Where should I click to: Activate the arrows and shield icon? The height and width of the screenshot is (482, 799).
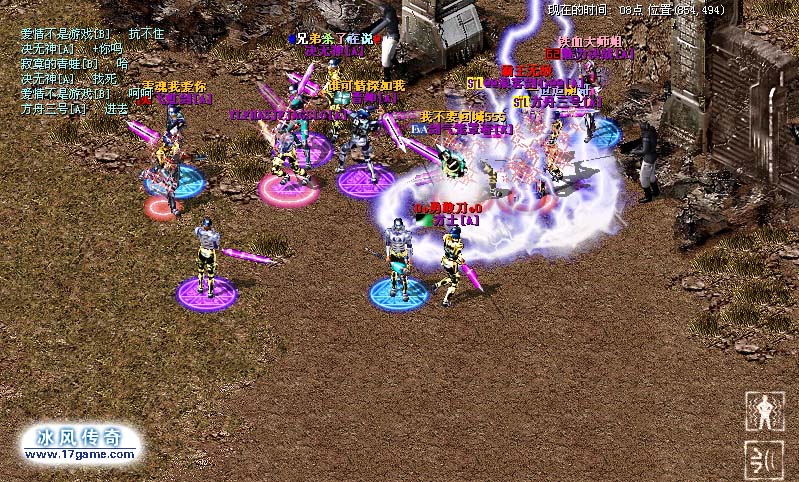[764, 459]
